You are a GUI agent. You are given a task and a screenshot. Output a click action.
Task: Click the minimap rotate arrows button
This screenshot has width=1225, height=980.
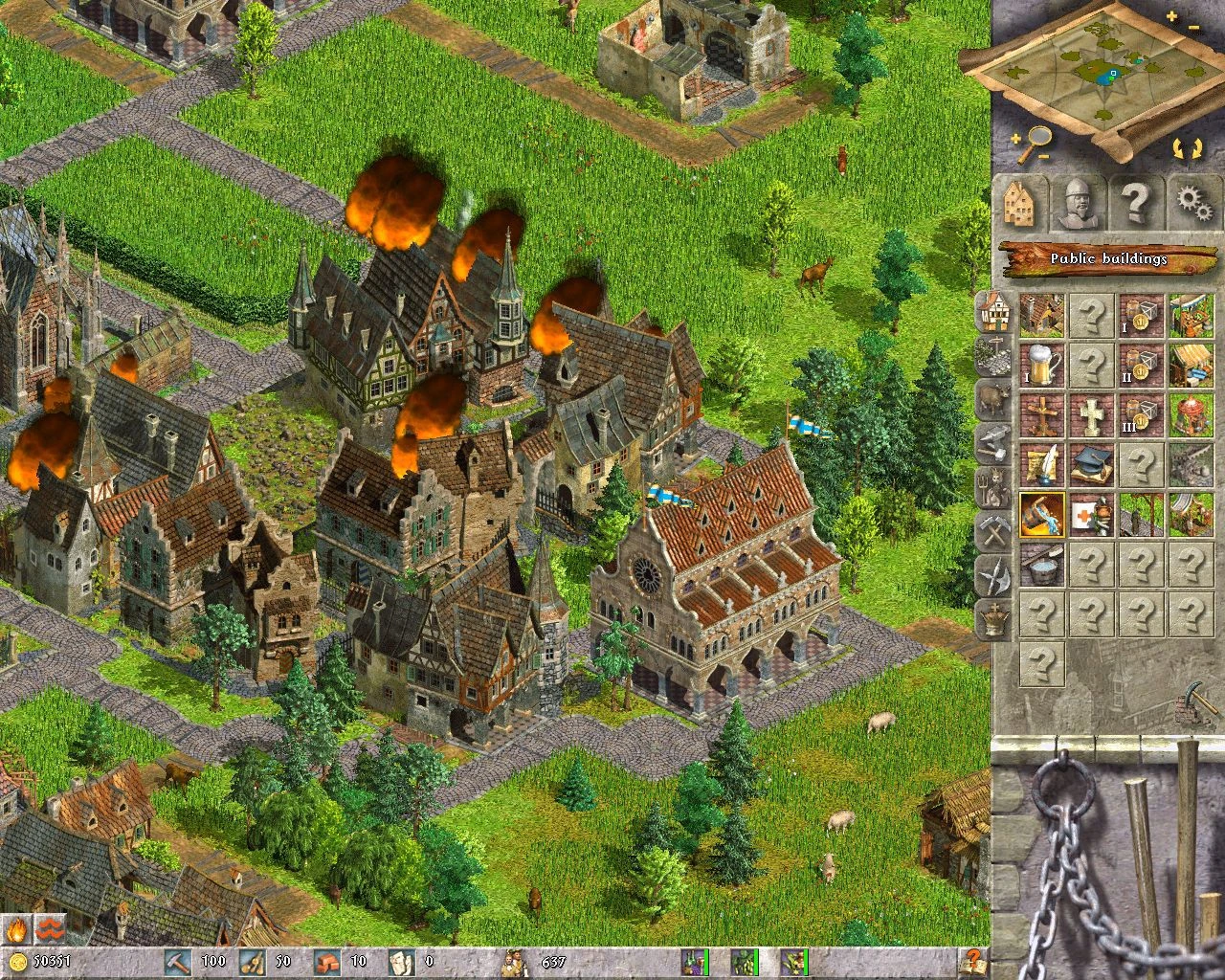[x=1189, y=147]
